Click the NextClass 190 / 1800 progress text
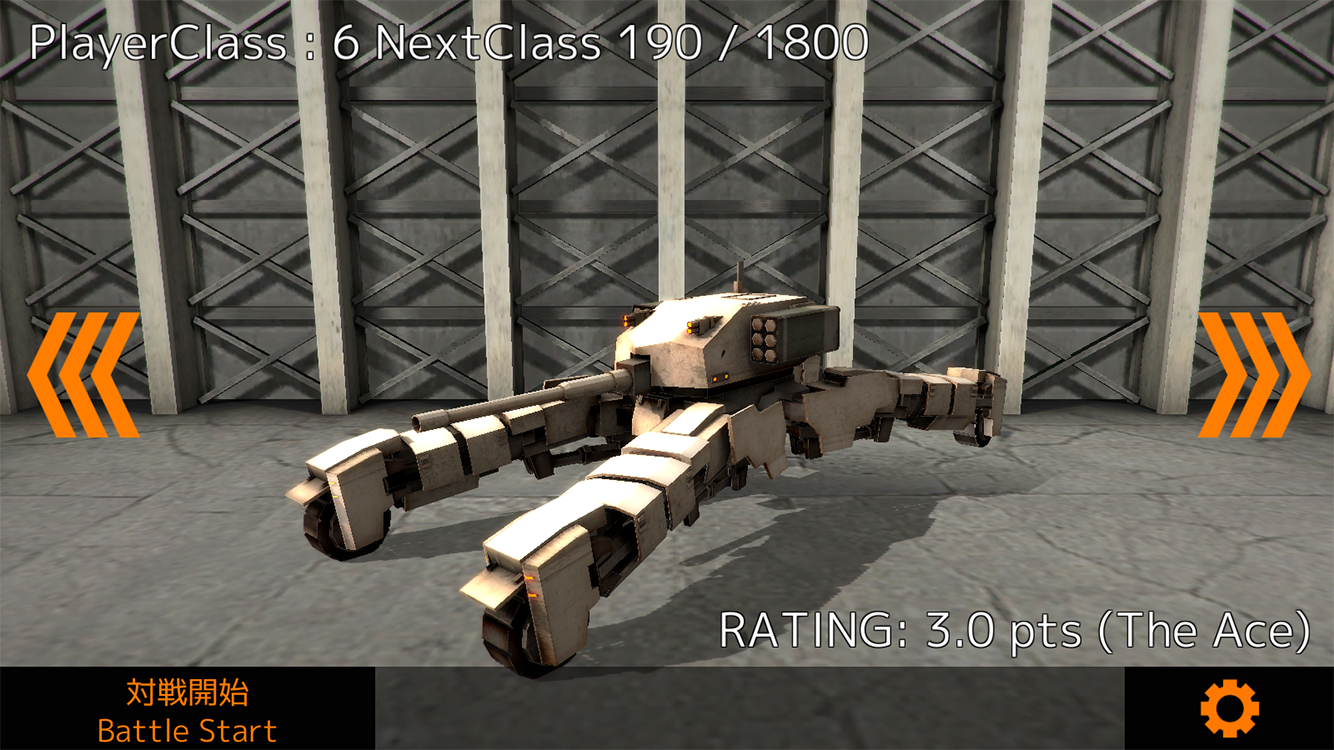The width and height of the screenshot is (1334, 750). pyautogui.click(x=620, y=41)
